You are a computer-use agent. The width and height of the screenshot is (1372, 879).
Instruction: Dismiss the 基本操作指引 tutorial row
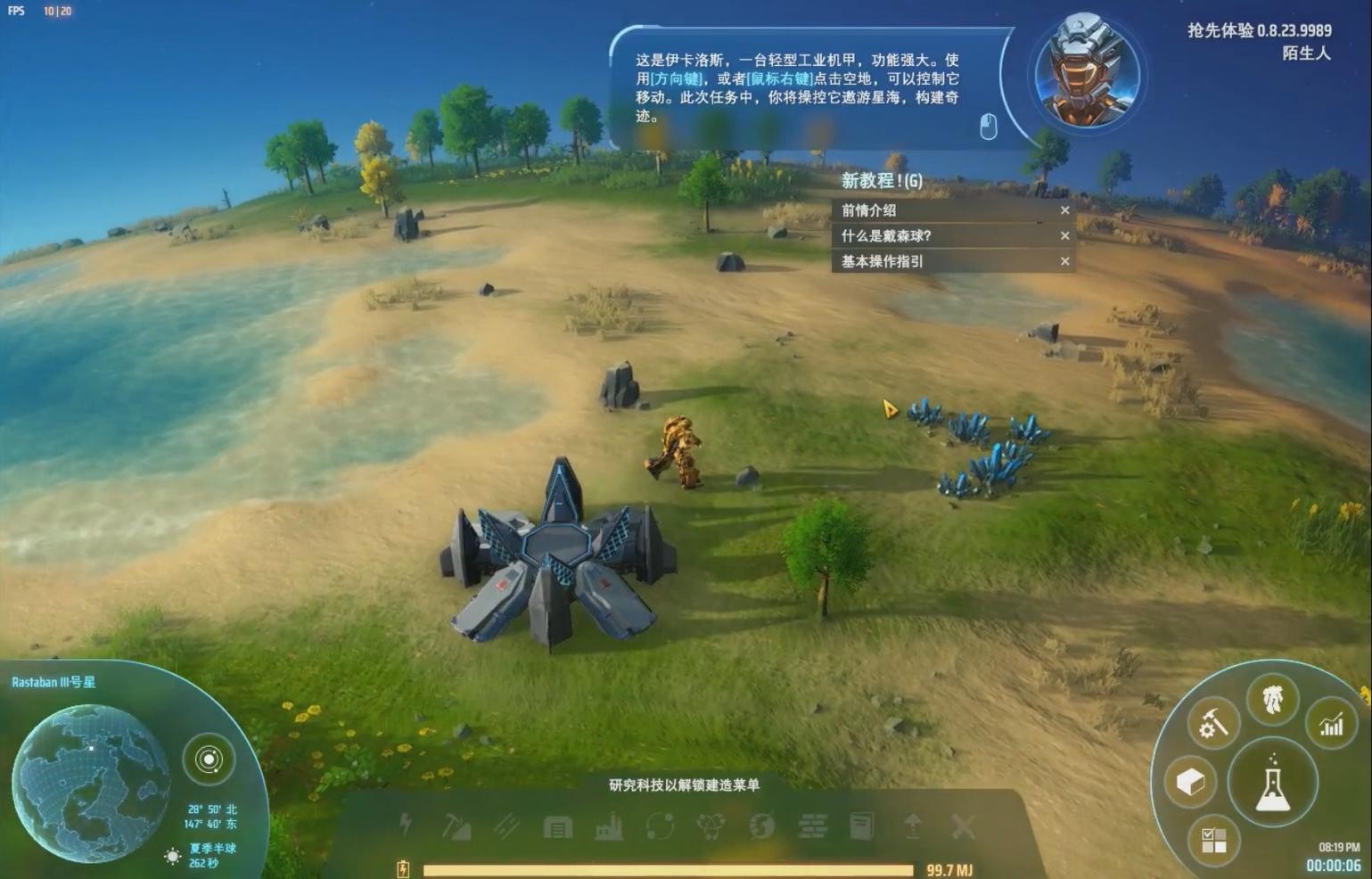[x=1064, y=261]
